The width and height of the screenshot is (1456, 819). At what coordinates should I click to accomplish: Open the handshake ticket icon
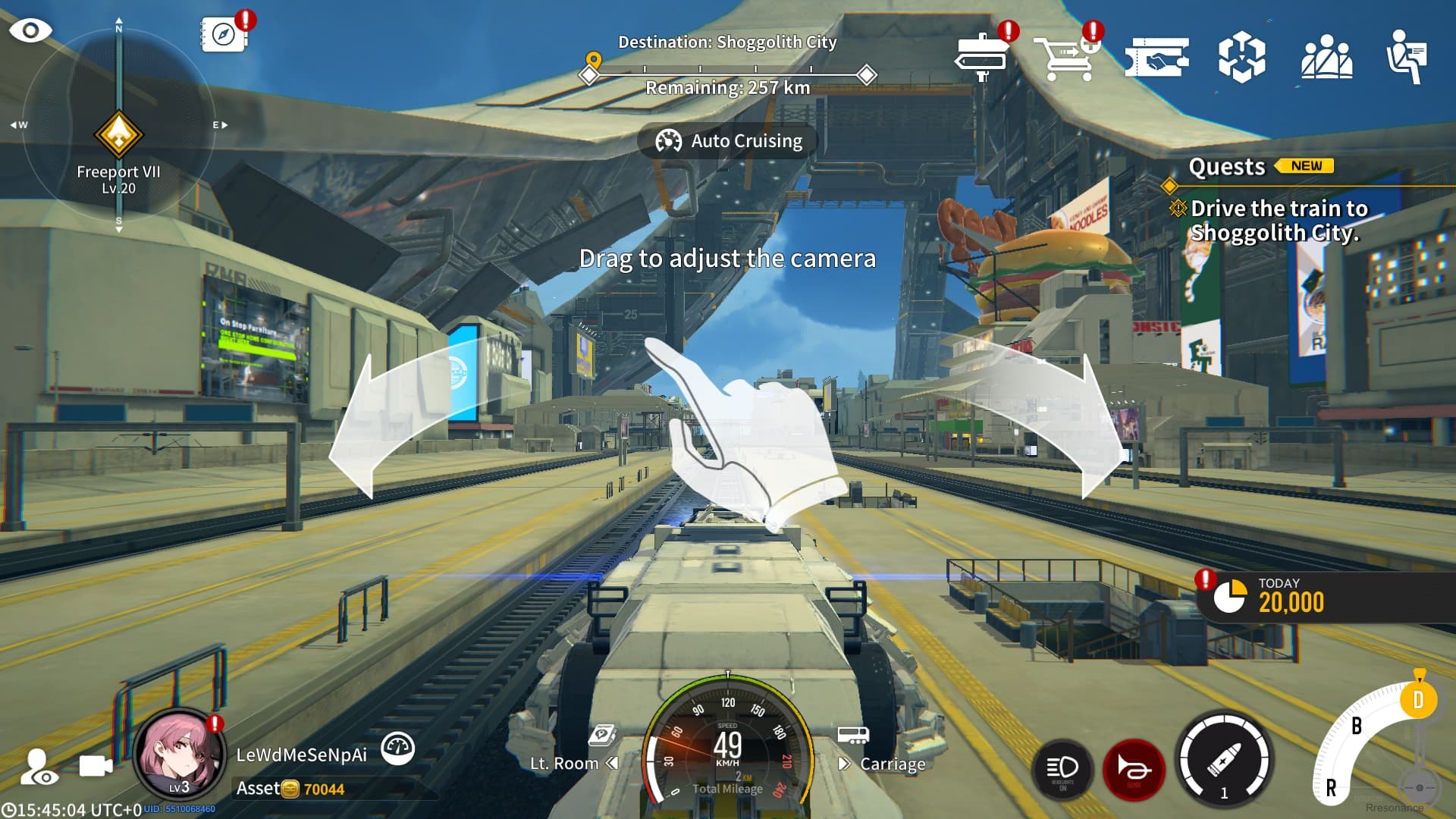(x=1156, y=57)
